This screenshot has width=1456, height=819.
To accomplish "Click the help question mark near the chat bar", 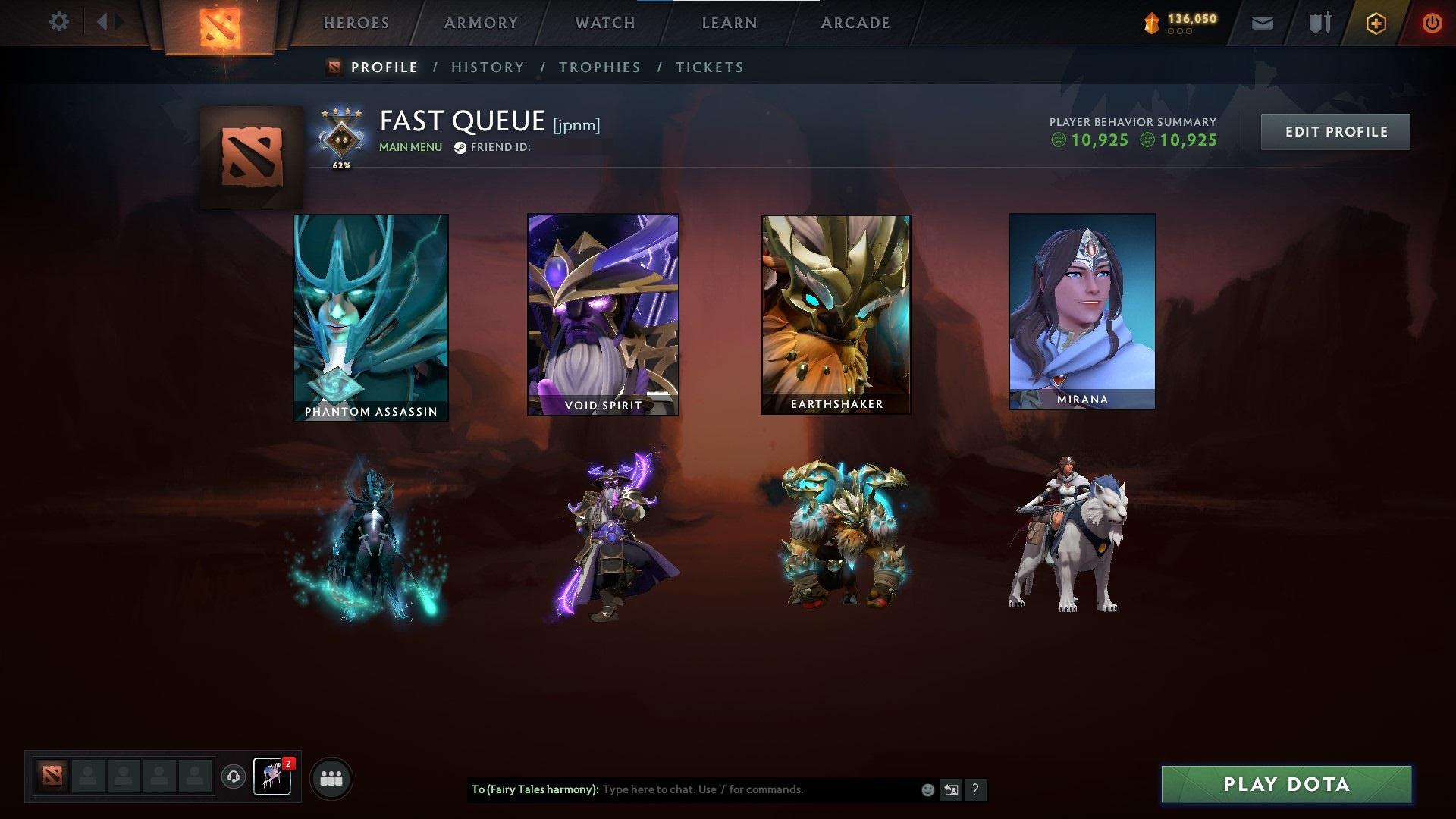I will (975, 789).
